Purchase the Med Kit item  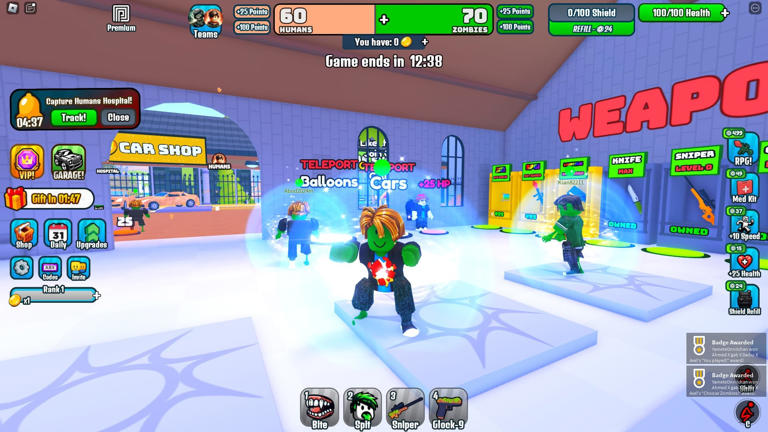(744, 190)
